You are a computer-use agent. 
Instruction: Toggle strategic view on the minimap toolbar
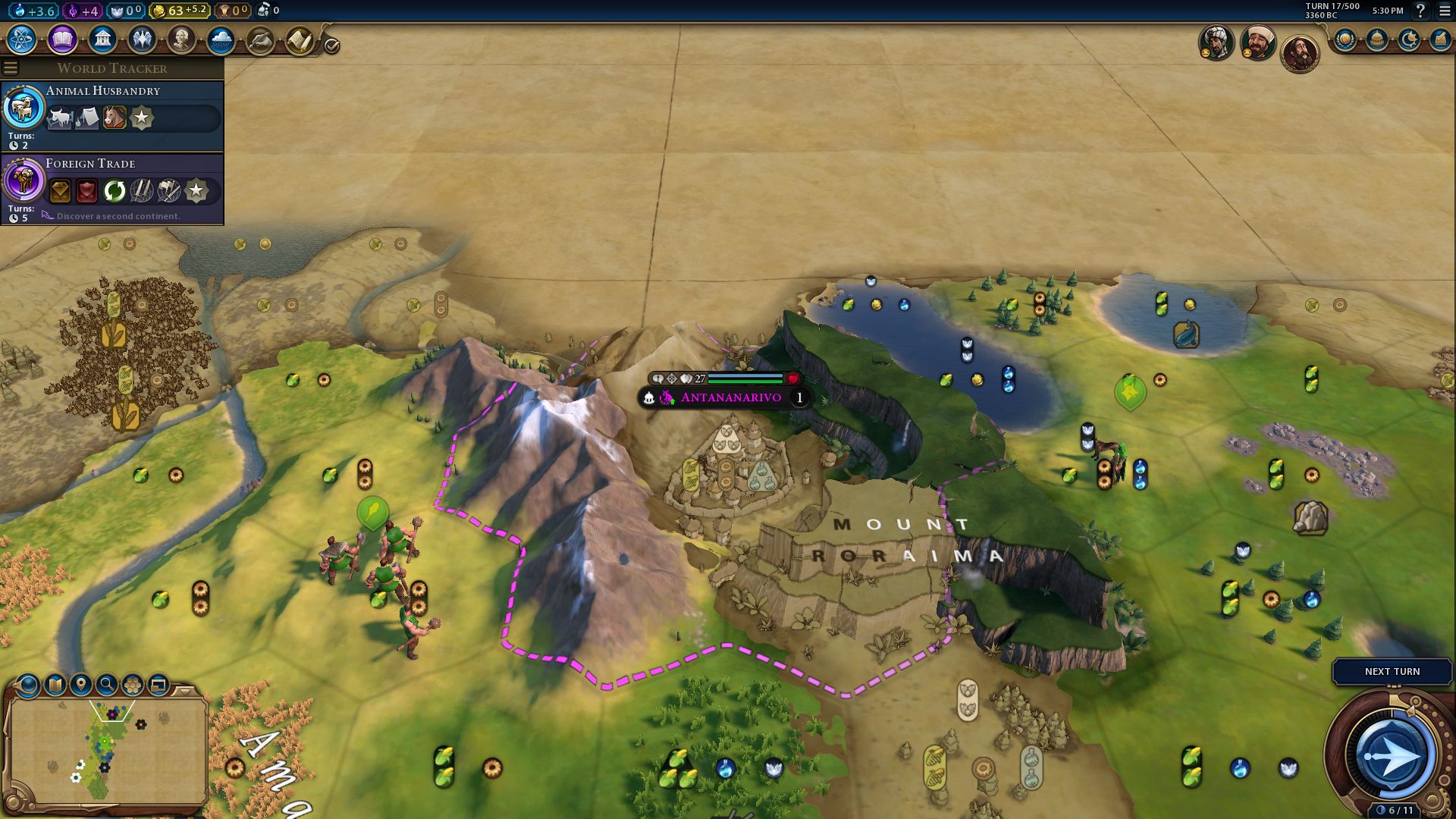pos(157,684)
